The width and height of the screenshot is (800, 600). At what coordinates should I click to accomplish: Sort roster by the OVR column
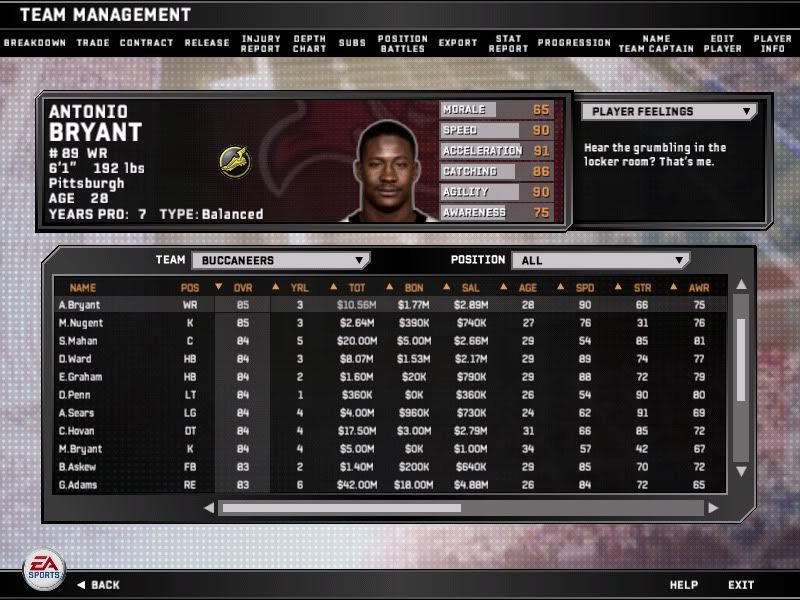[243, 288]
